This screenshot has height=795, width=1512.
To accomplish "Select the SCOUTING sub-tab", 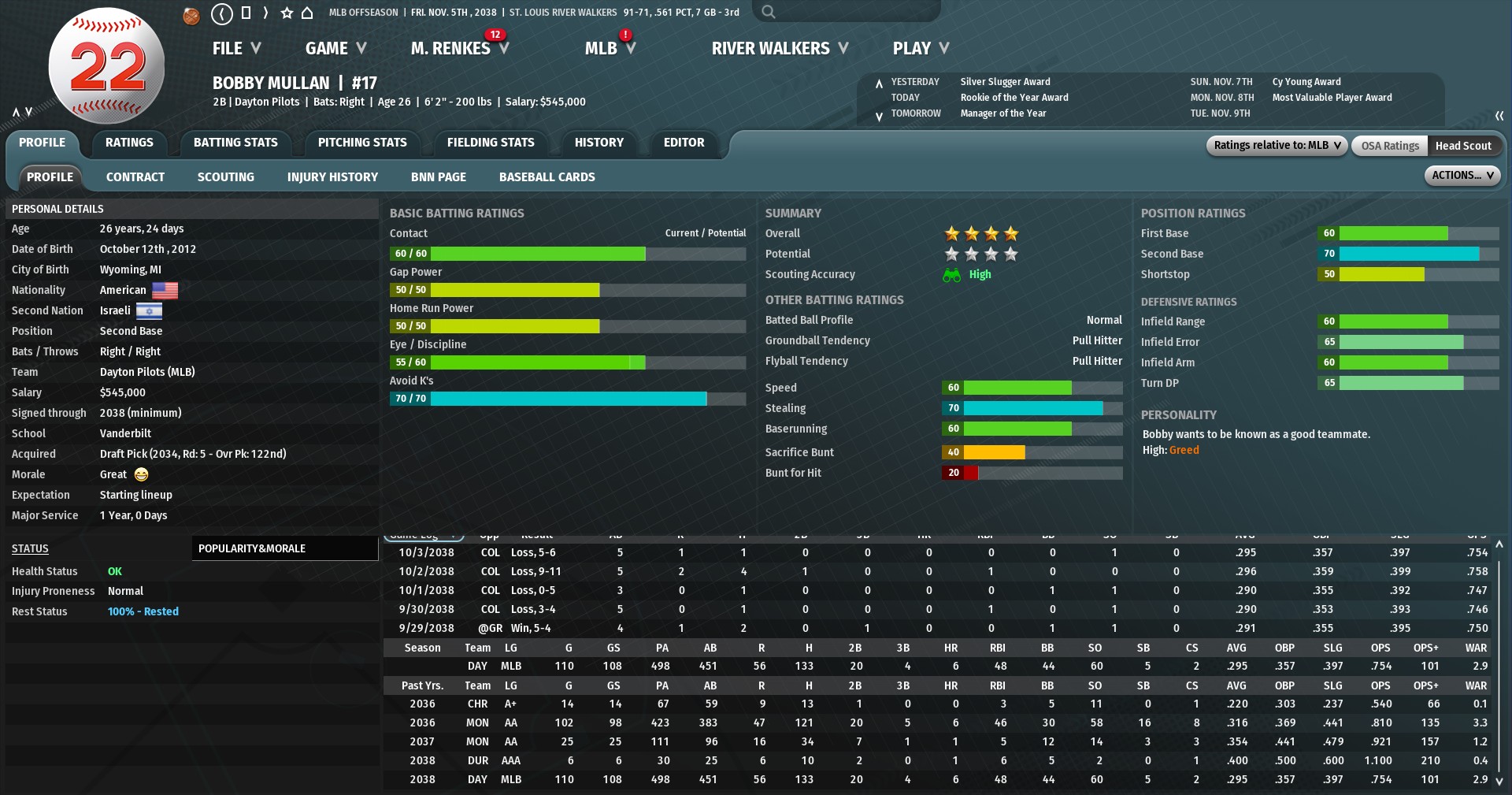I will point(225,177).
